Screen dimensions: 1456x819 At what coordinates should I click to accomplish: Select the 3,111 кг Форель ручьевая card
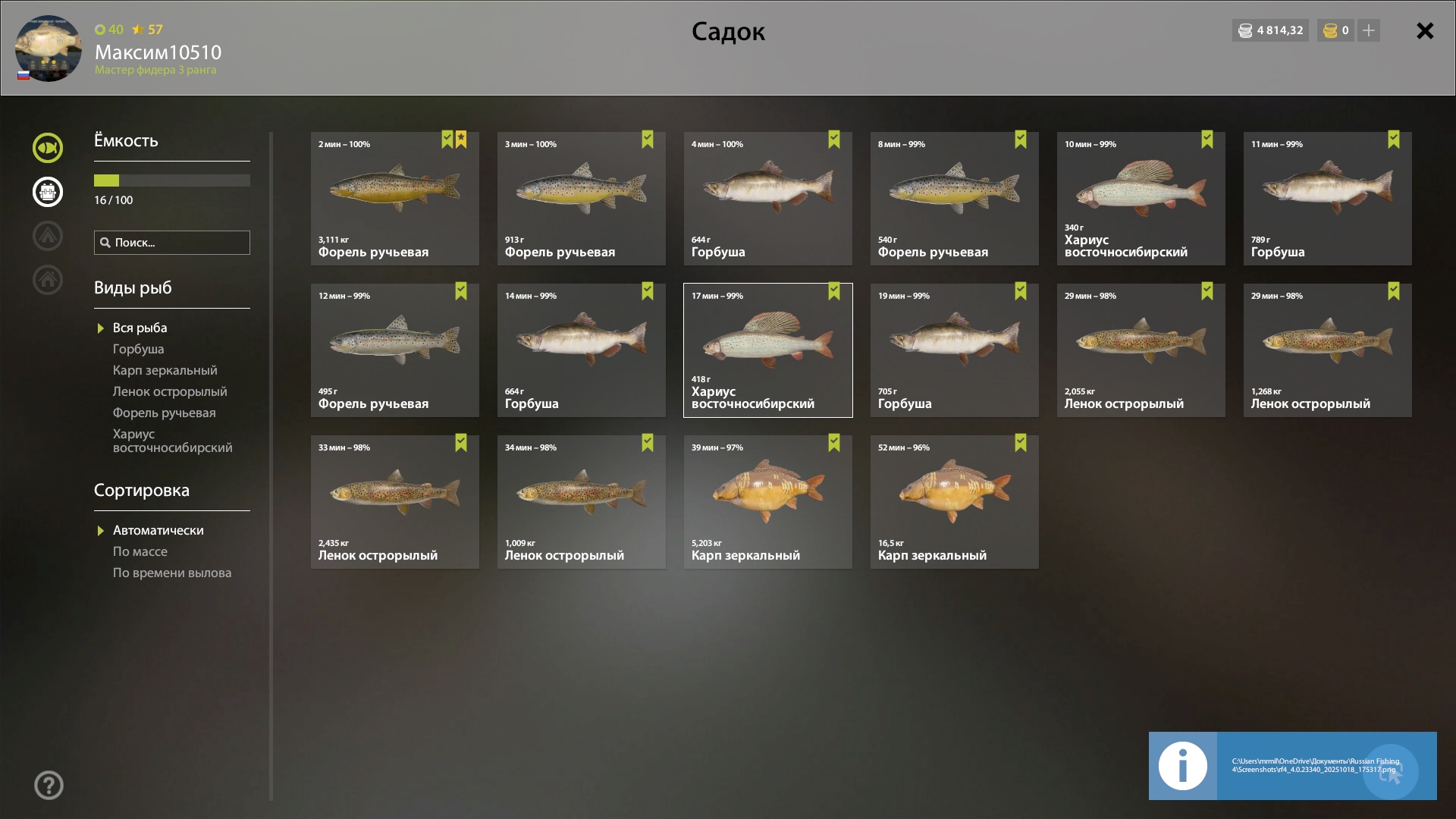tap(394, 199)
